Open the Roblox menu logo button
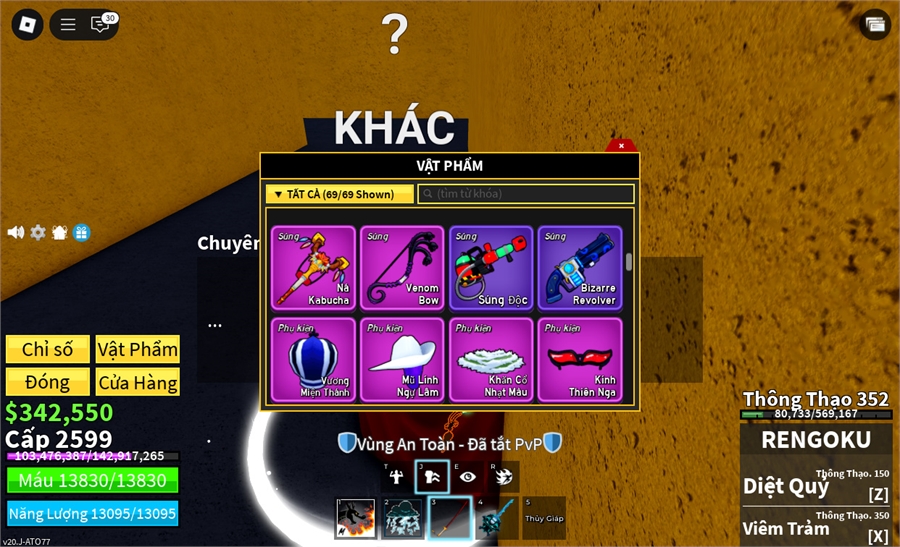The width and height of the screenshot is (900, 547). [x=27, y=25]
